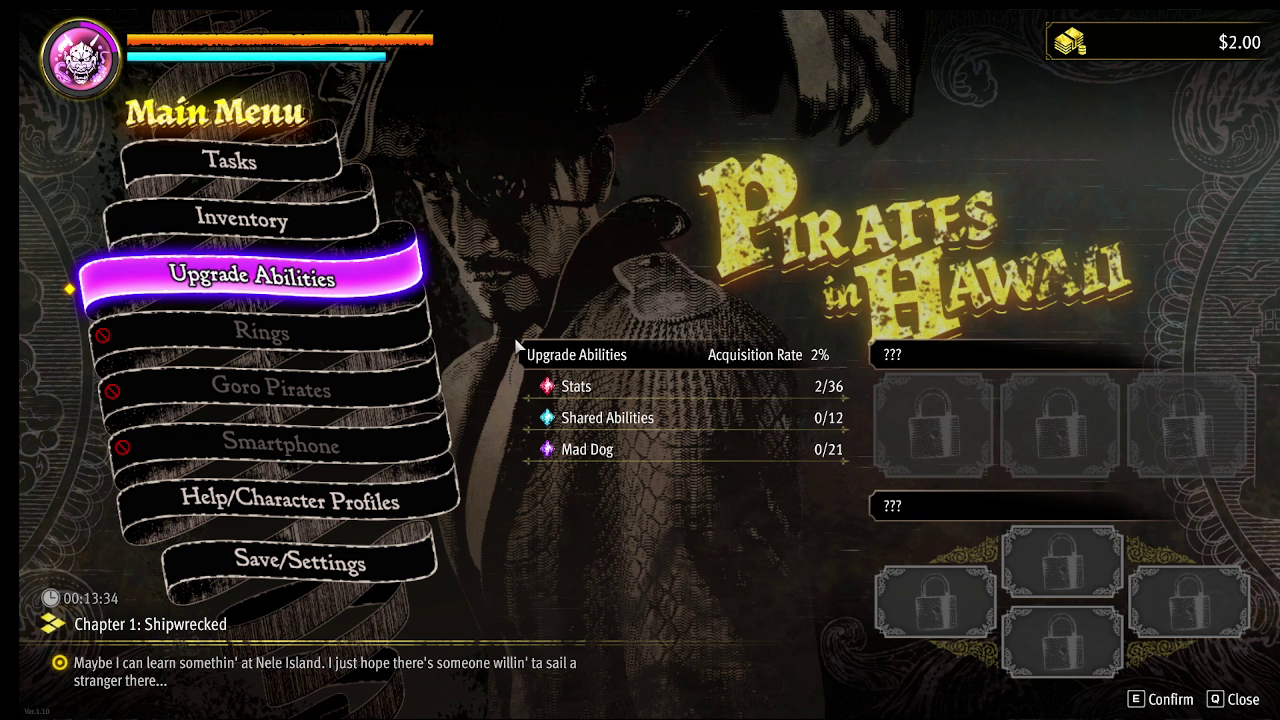1280x720 pixels.
Task: Open Help/Character Profiles
Action: 290,500
